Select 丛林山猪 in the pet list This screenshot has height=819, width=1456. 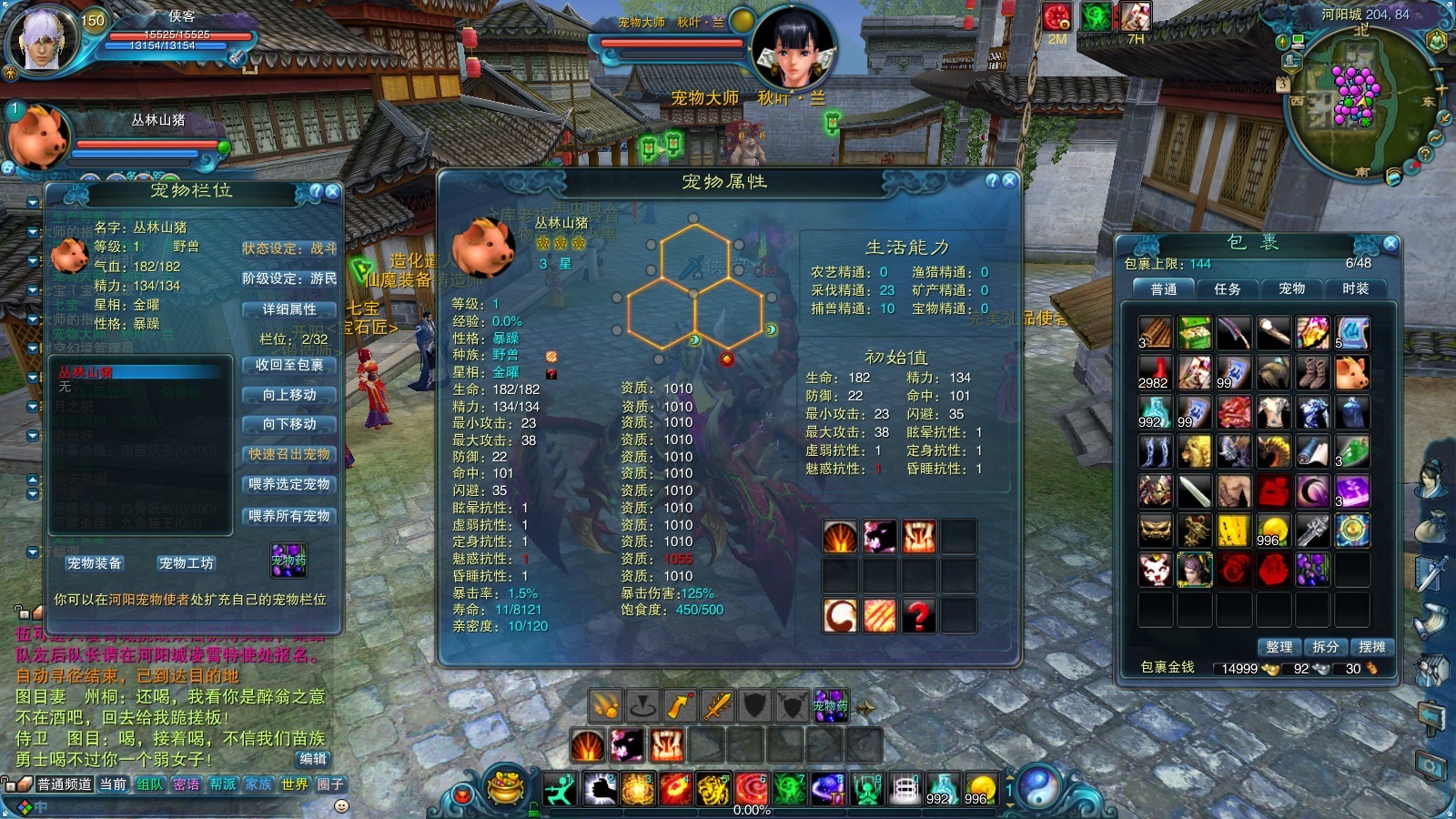tap(86, 369)
